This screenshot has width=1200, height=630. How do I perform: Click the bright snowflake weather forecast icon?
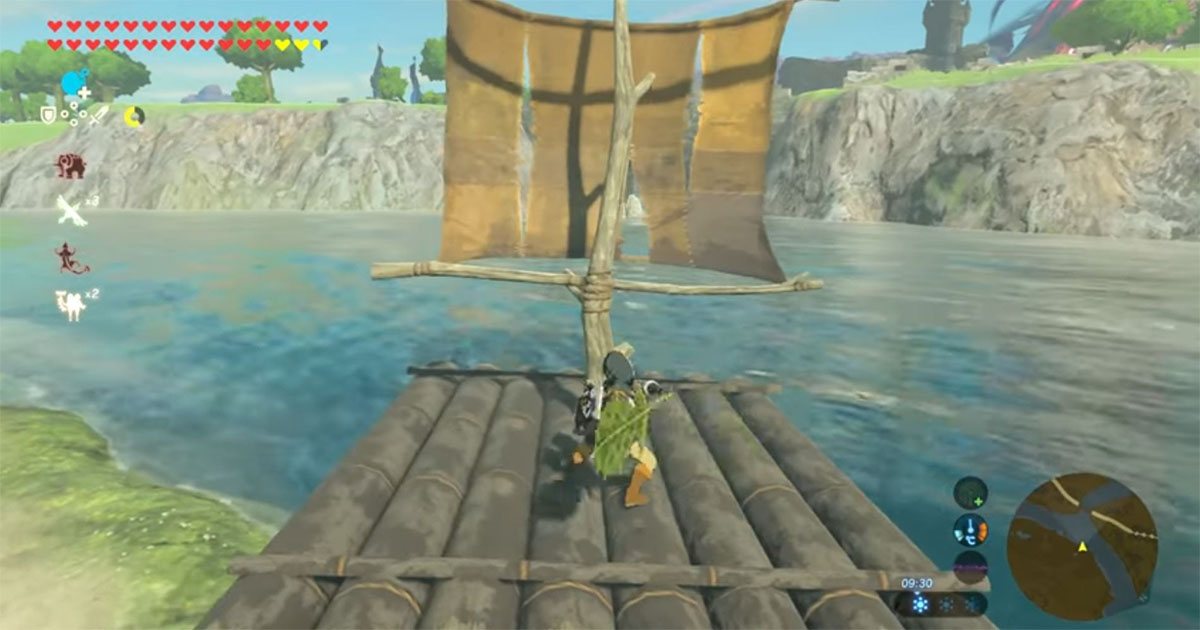(x=919, y=604)
